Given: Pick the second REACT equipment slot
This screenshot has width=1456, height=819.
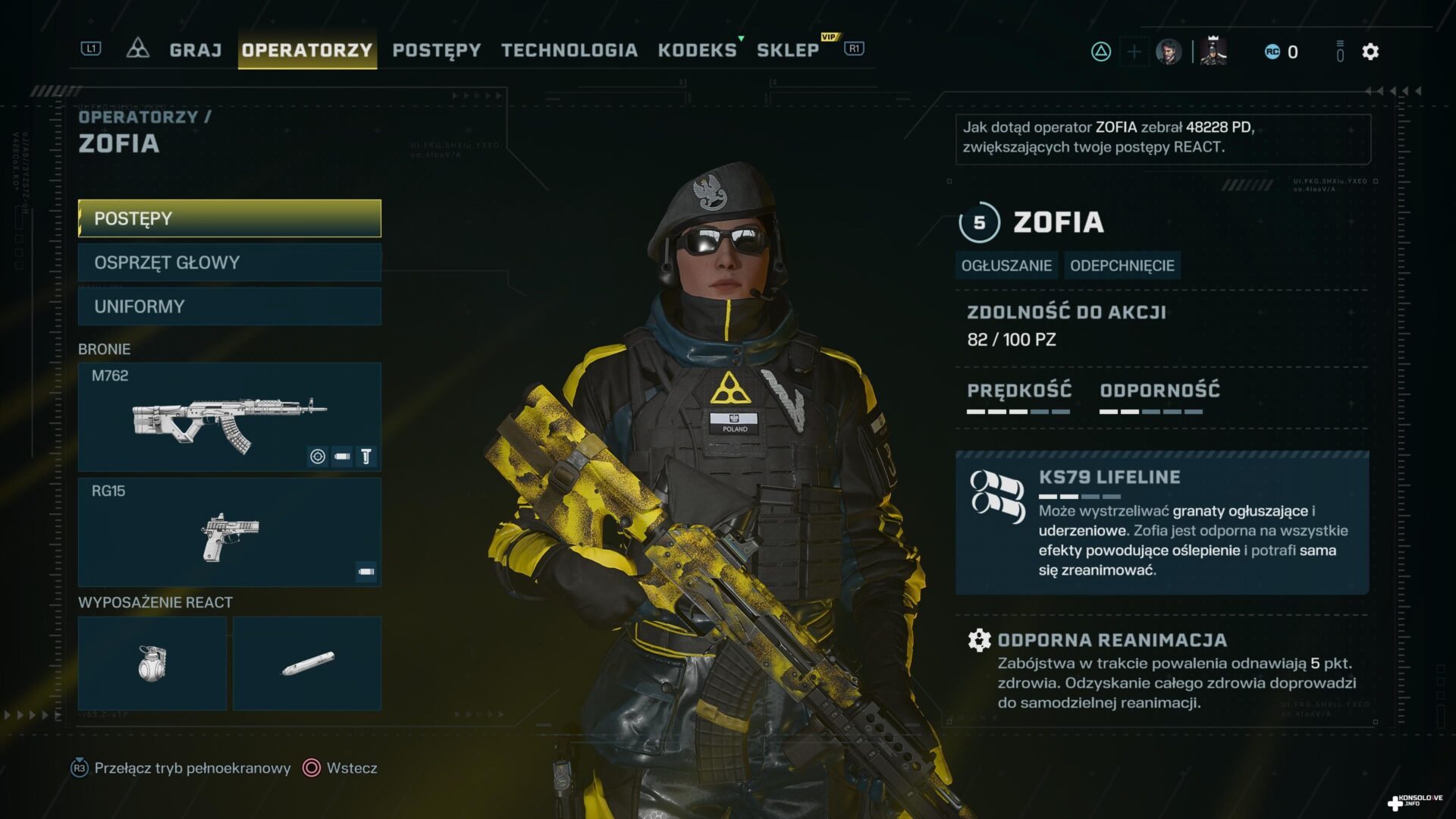Looking at the screenshot, I should pos(307,664).
